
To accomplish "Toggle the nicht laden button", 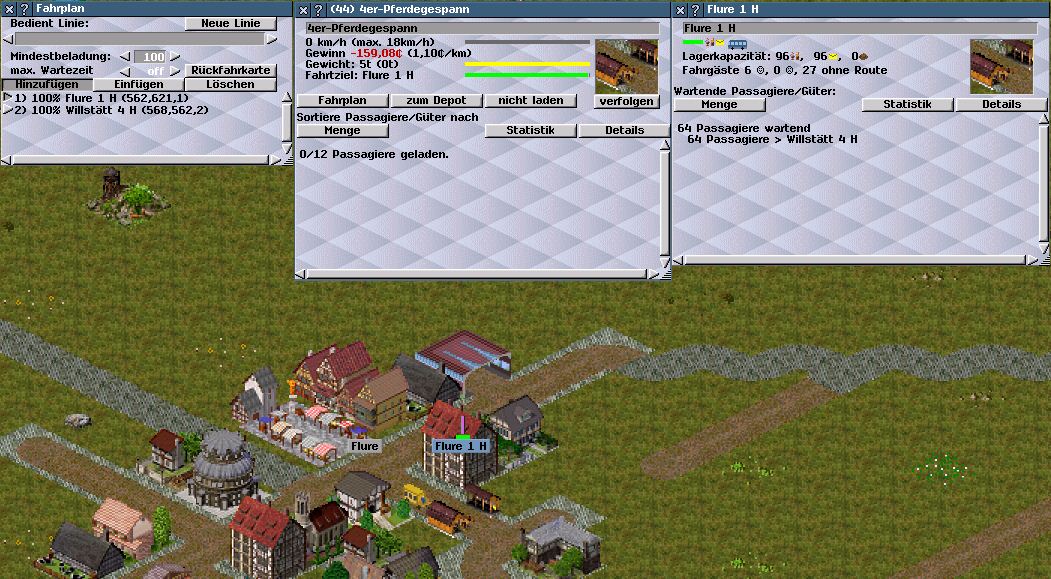I will 531,100.
